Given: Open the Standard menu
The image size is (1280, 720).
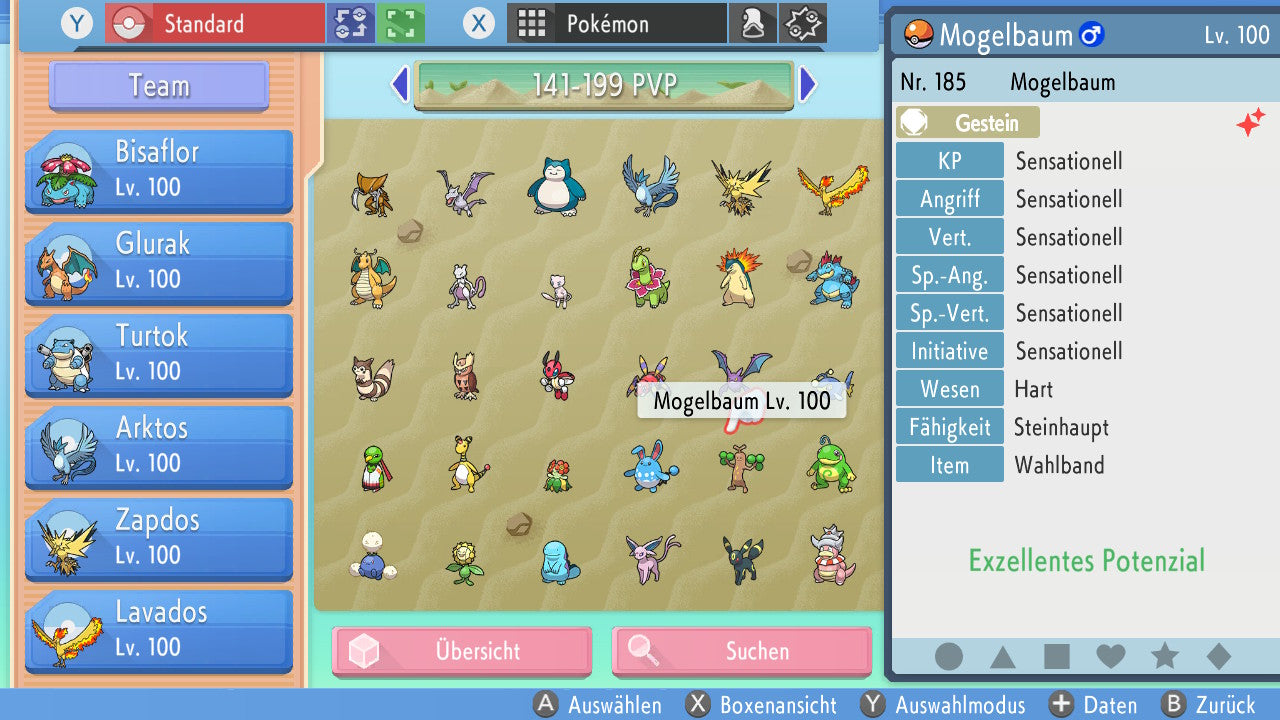Looking at the screenshot, I should (215, 22).
